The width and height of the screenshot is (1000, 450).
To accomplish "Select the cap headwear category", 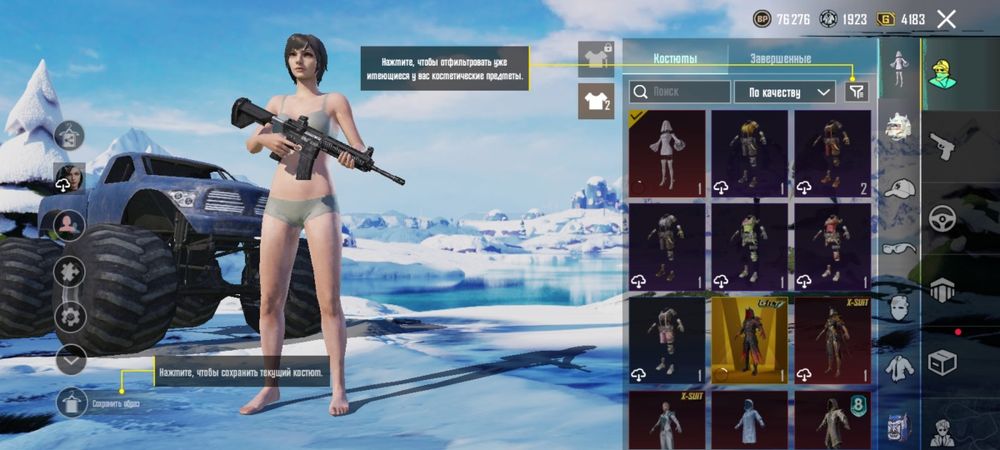I will click(x=900, y=189).
